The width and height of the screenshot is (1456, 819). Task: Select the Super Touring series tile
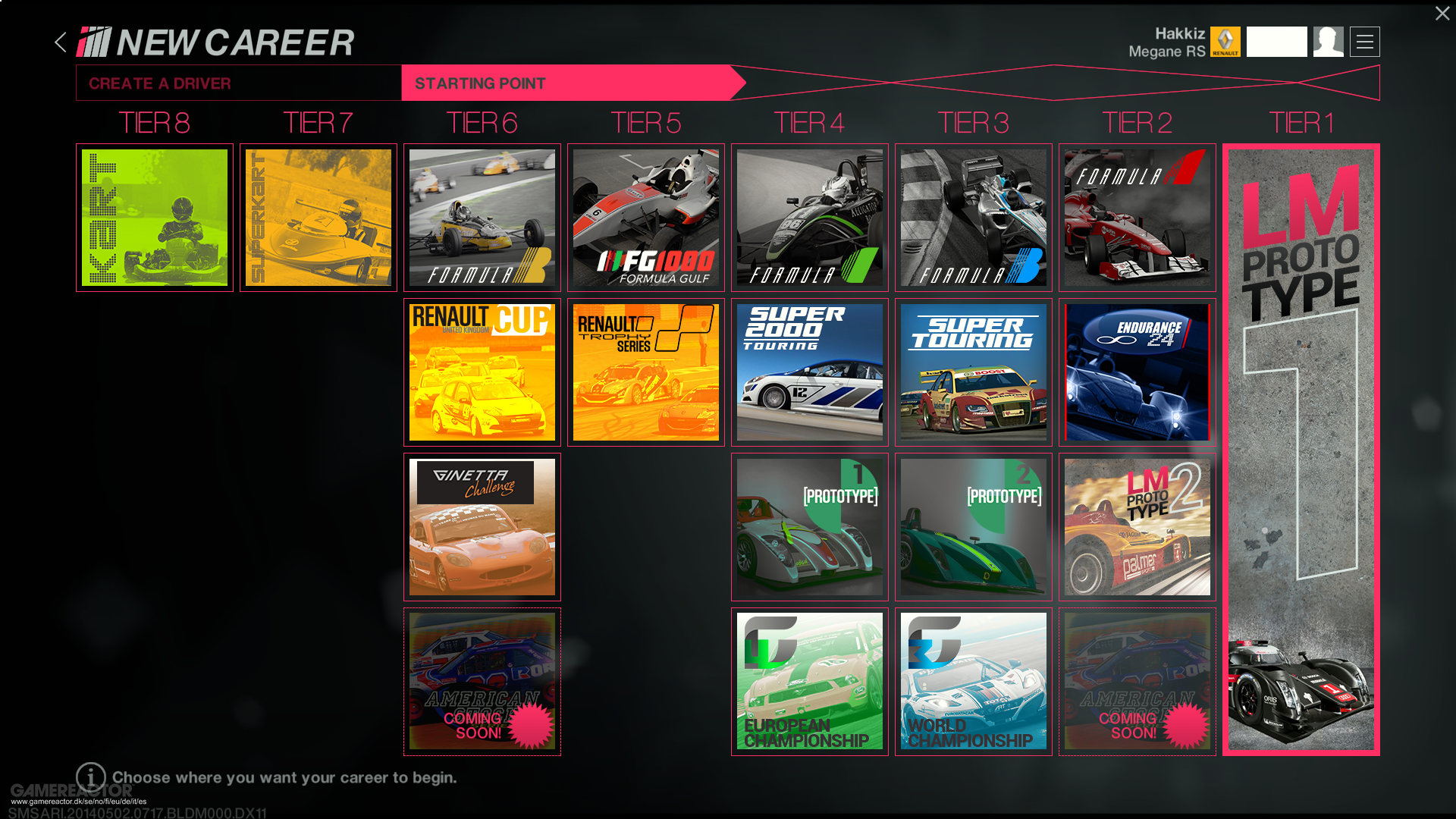pyautogui.click(x=974, y=372)
